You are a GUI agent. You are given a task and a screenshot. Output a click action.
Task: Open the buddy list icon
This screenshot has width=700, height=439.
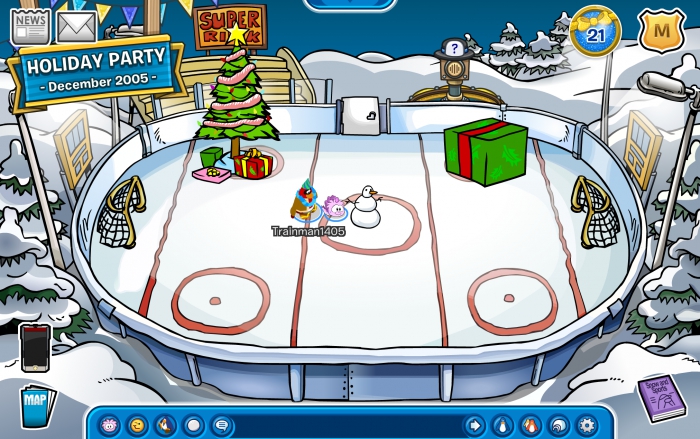(x=530, y=425)
